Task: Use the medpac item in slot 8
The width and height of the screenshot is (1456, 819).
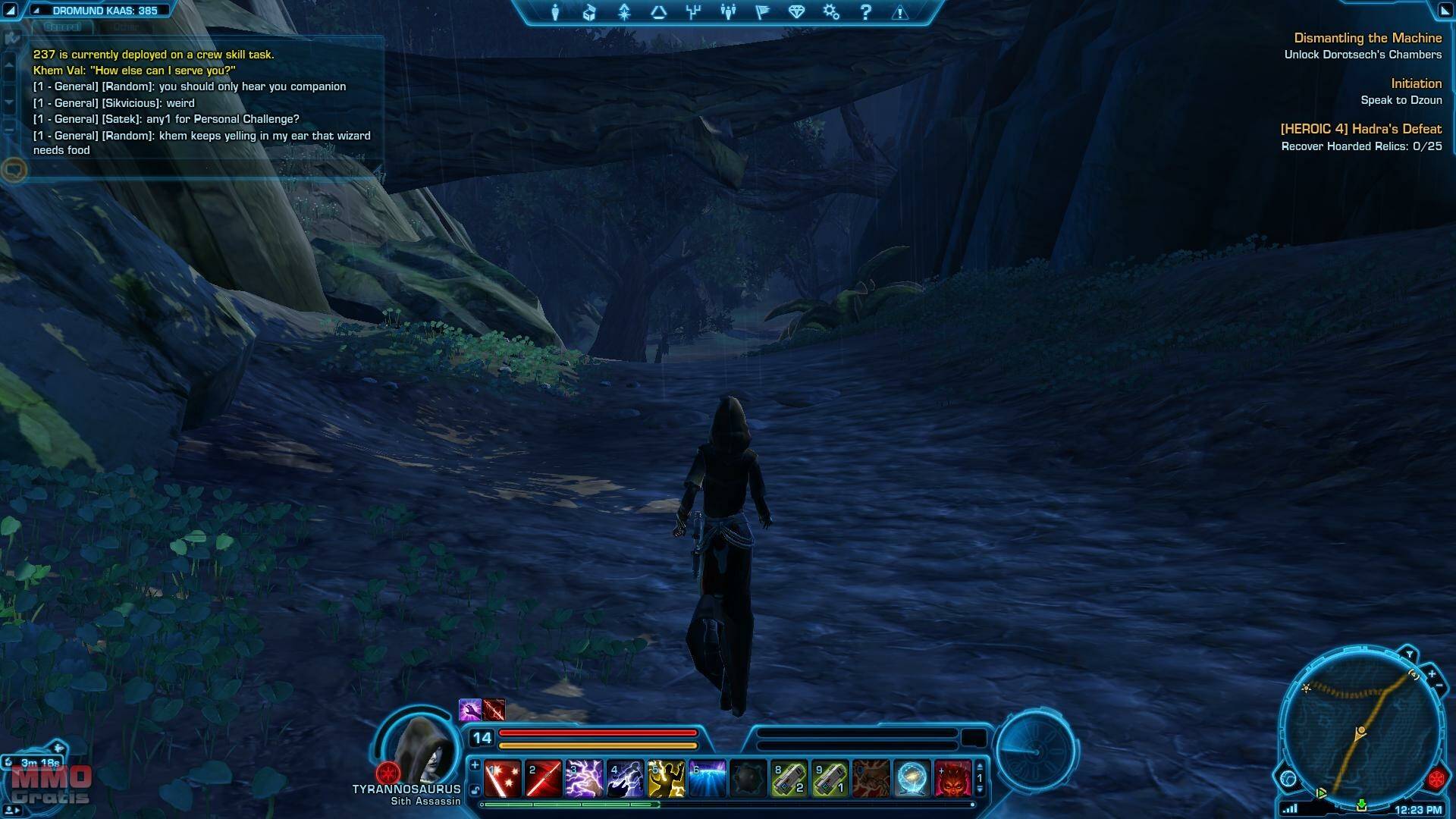Action: [789, 779]
